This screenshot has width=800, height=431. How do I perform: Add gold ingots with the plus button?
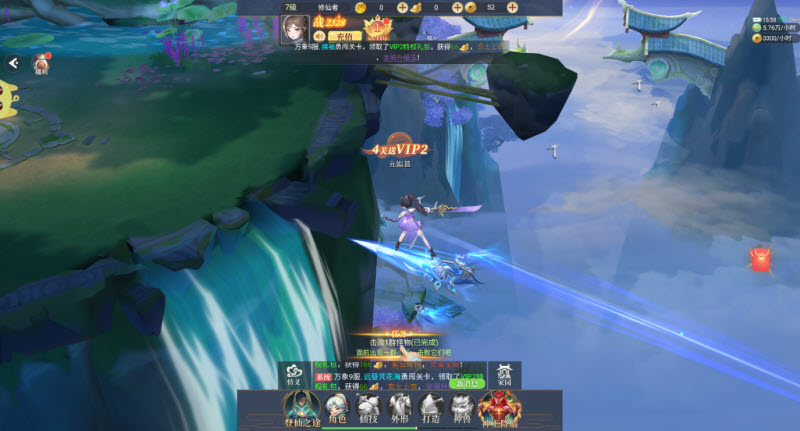click(456, 7)
